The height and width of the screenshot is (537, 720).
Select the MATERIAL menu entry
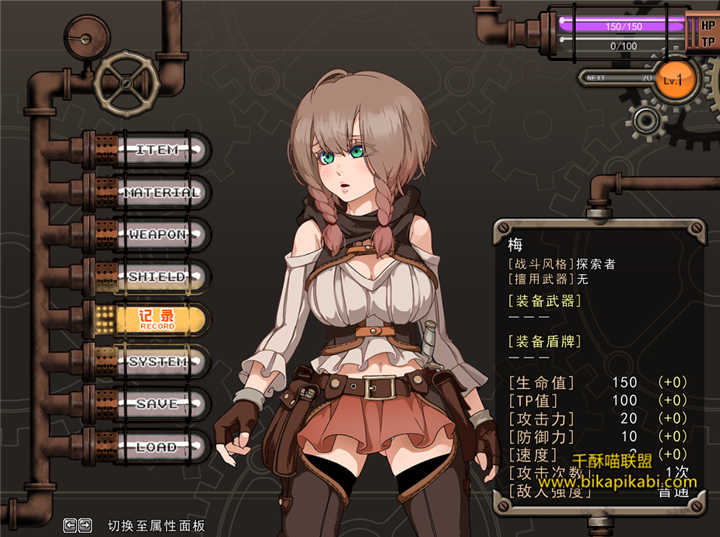pyautogui.click(x=162, y=192)
